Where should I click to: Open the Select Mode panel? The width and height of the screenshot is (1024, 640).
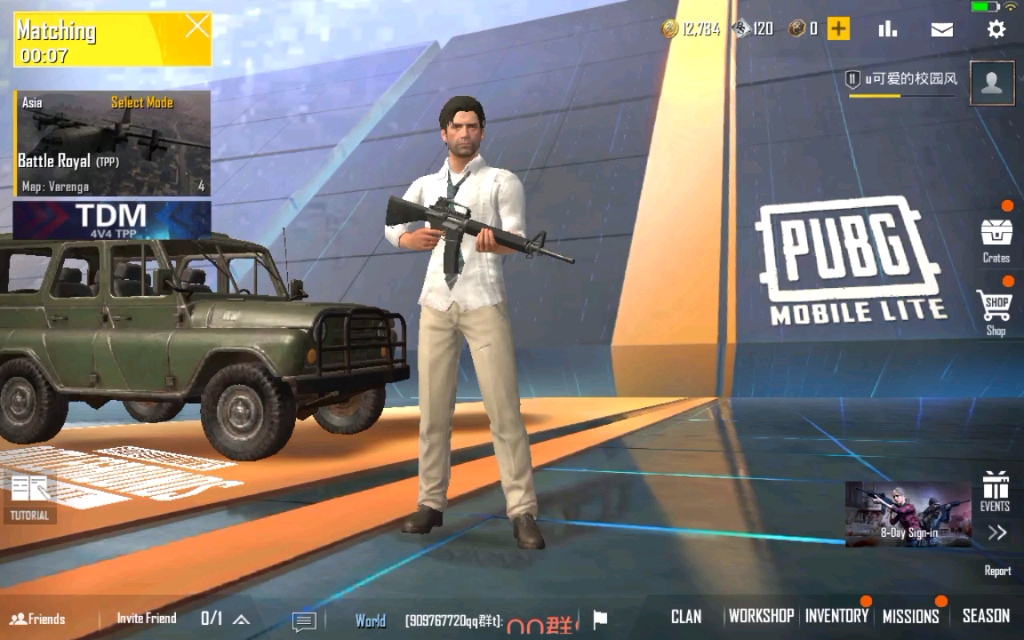141,102
